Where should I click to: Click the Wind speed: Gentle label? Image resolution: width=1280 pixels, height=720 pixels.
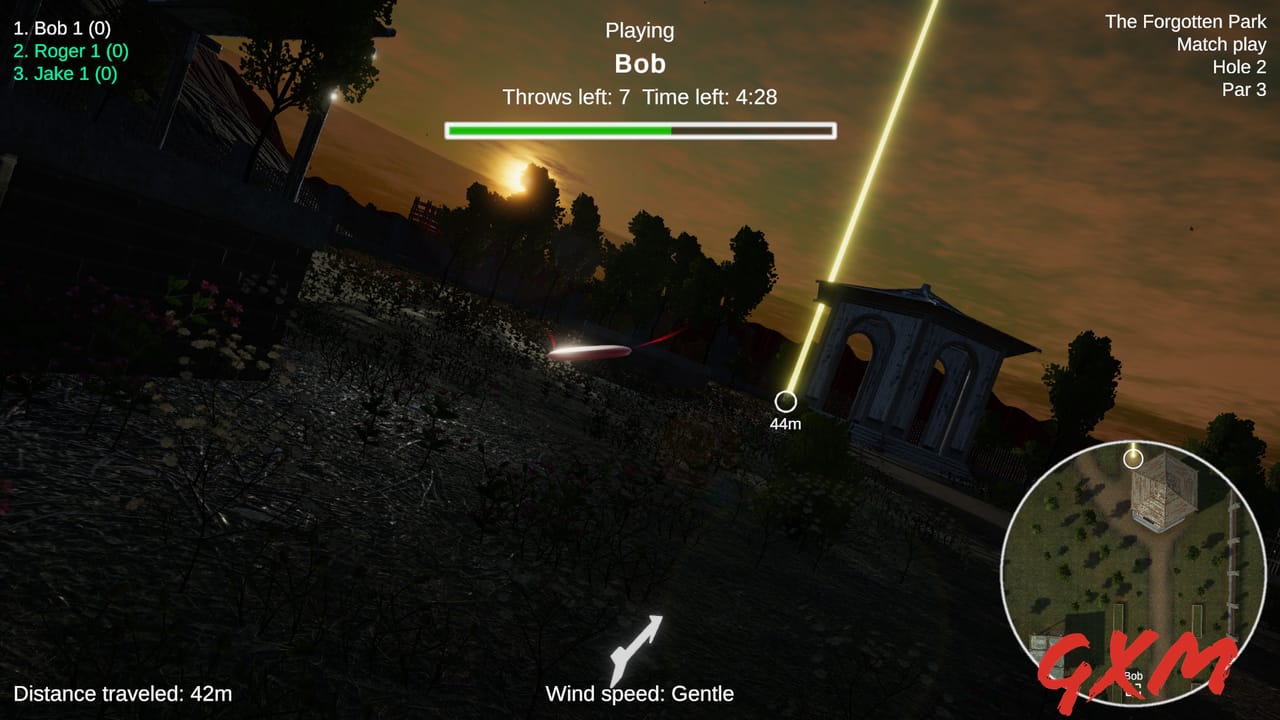coord(638,693)
